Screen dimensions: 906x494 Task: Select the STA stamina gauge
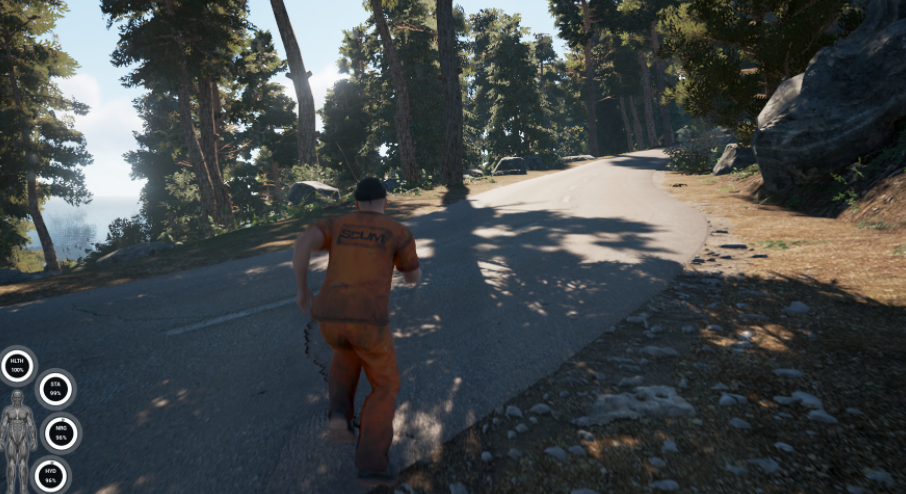point(55,389)
